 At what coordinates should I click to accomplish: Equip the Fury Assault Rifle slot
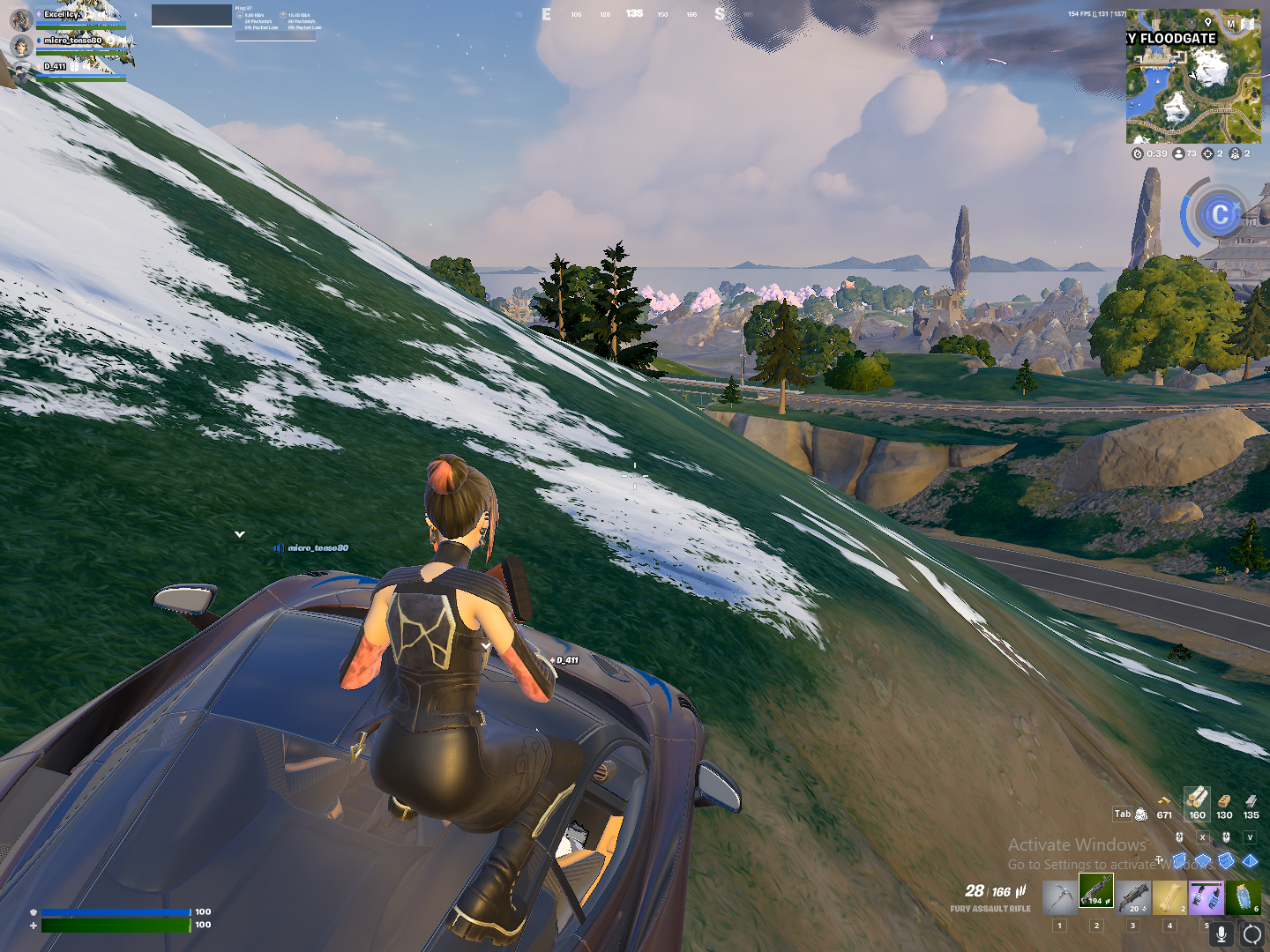pyautogui.click(x=1096, y=891)
